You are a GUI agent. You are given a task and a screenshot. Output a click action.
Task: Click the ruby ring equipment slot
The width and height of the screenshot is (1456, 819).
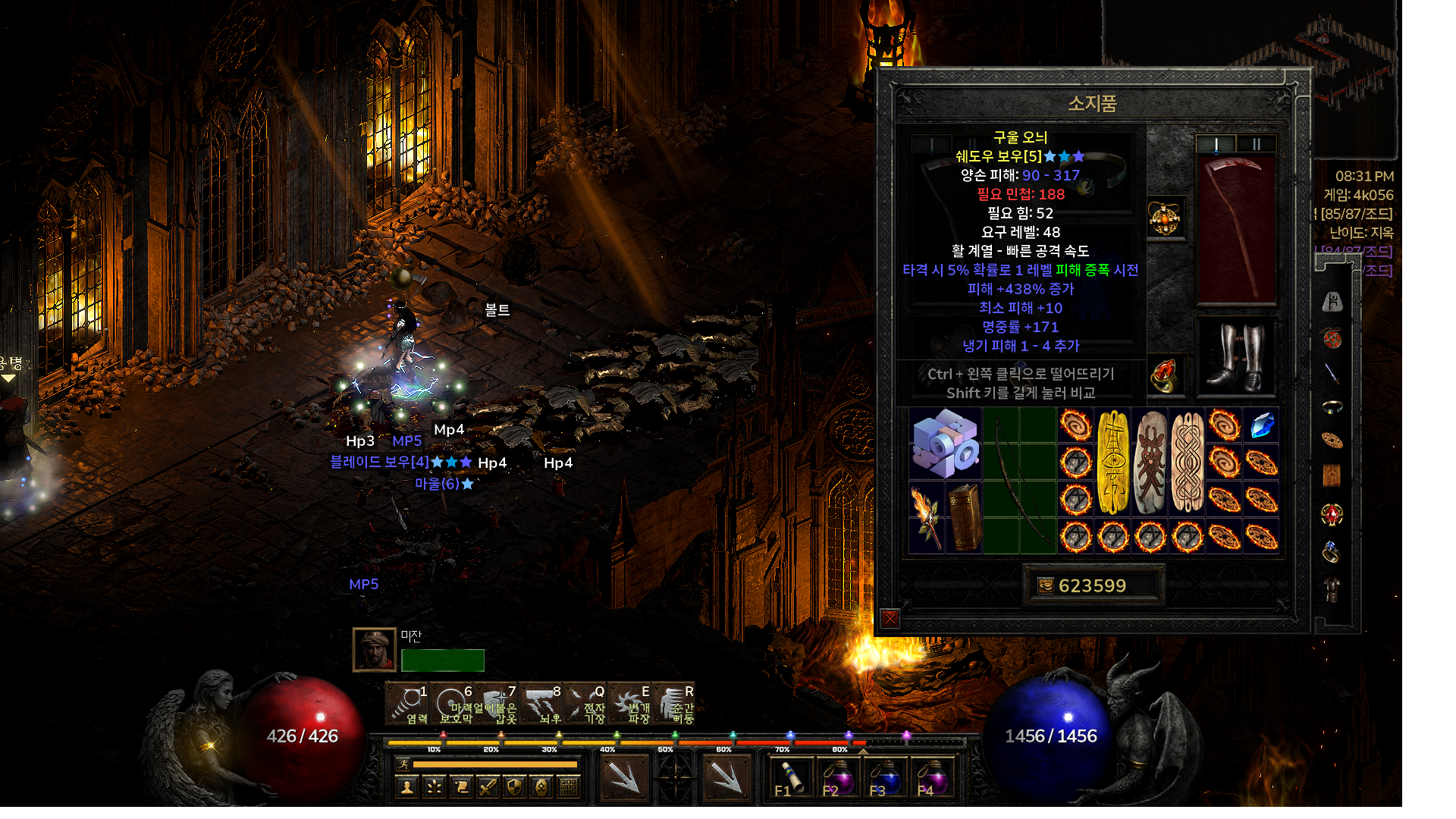coord(1165,375)
